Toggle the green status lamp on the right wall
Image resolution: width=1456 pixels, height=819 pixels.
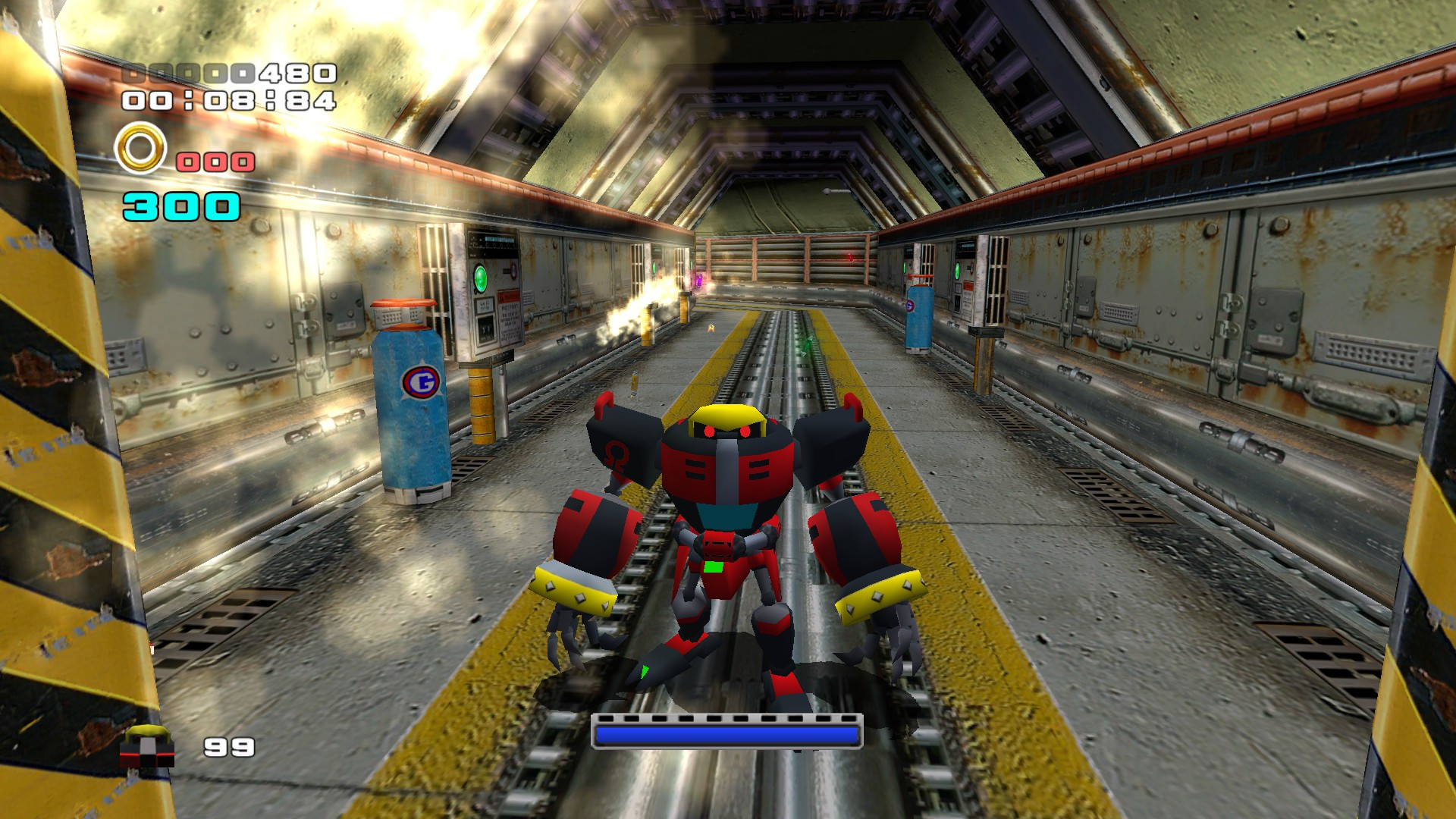[957, 271]
